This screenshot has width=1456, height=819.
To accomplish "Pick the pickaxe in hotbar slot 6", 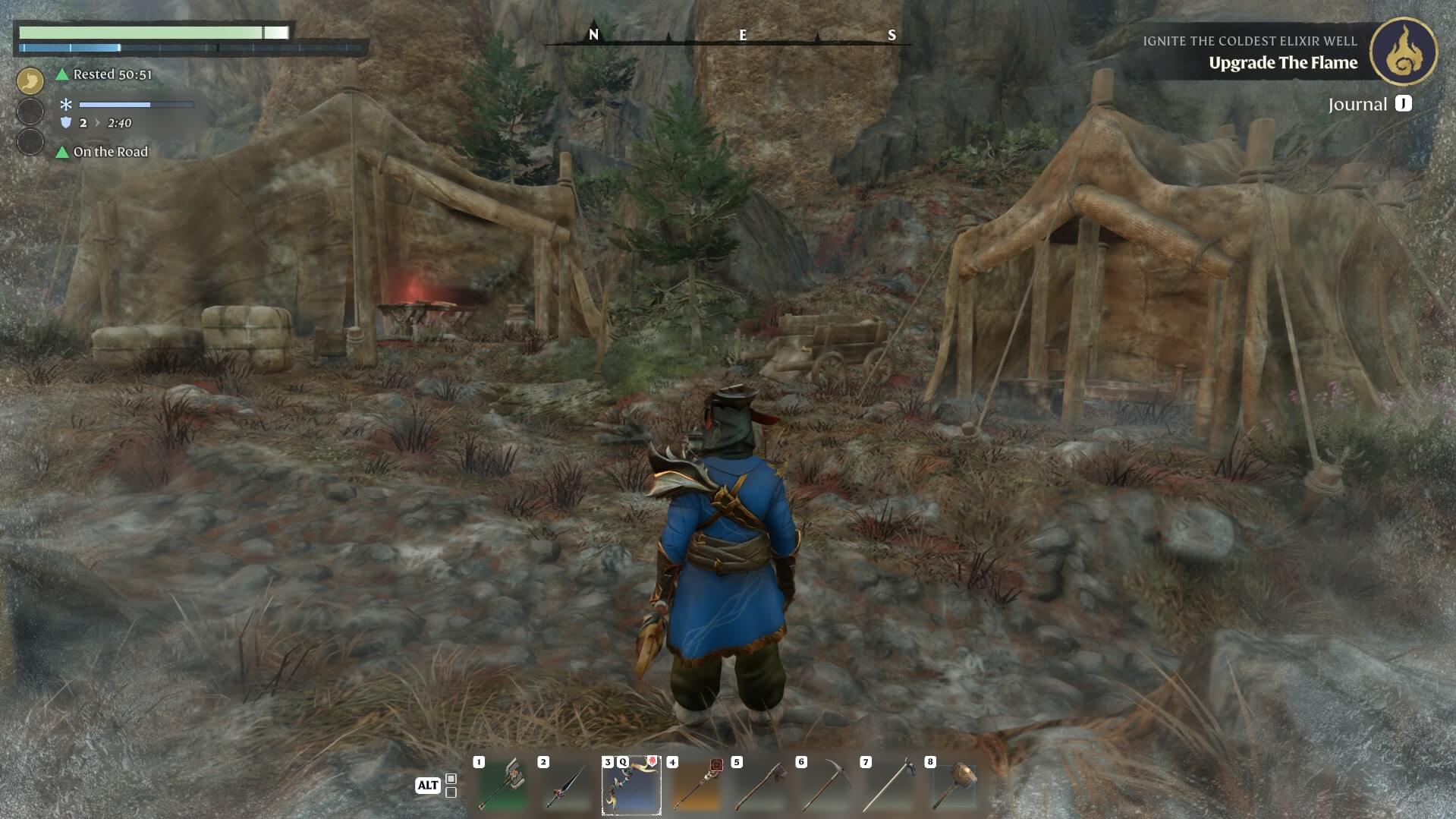I will tap(825, 786).
